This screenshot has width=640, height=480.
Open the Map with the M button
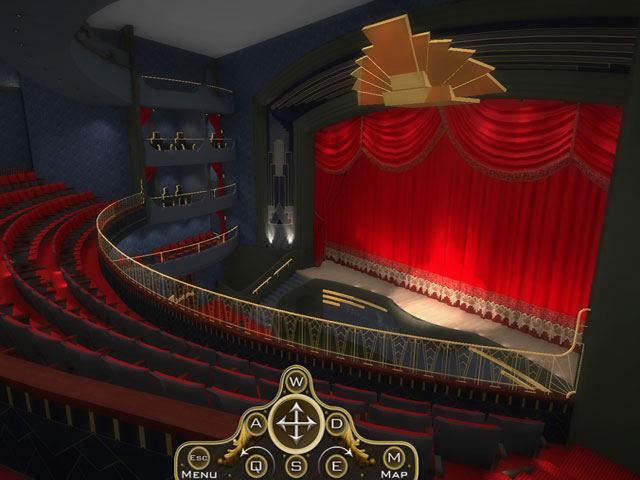click(x=393, y=457)
